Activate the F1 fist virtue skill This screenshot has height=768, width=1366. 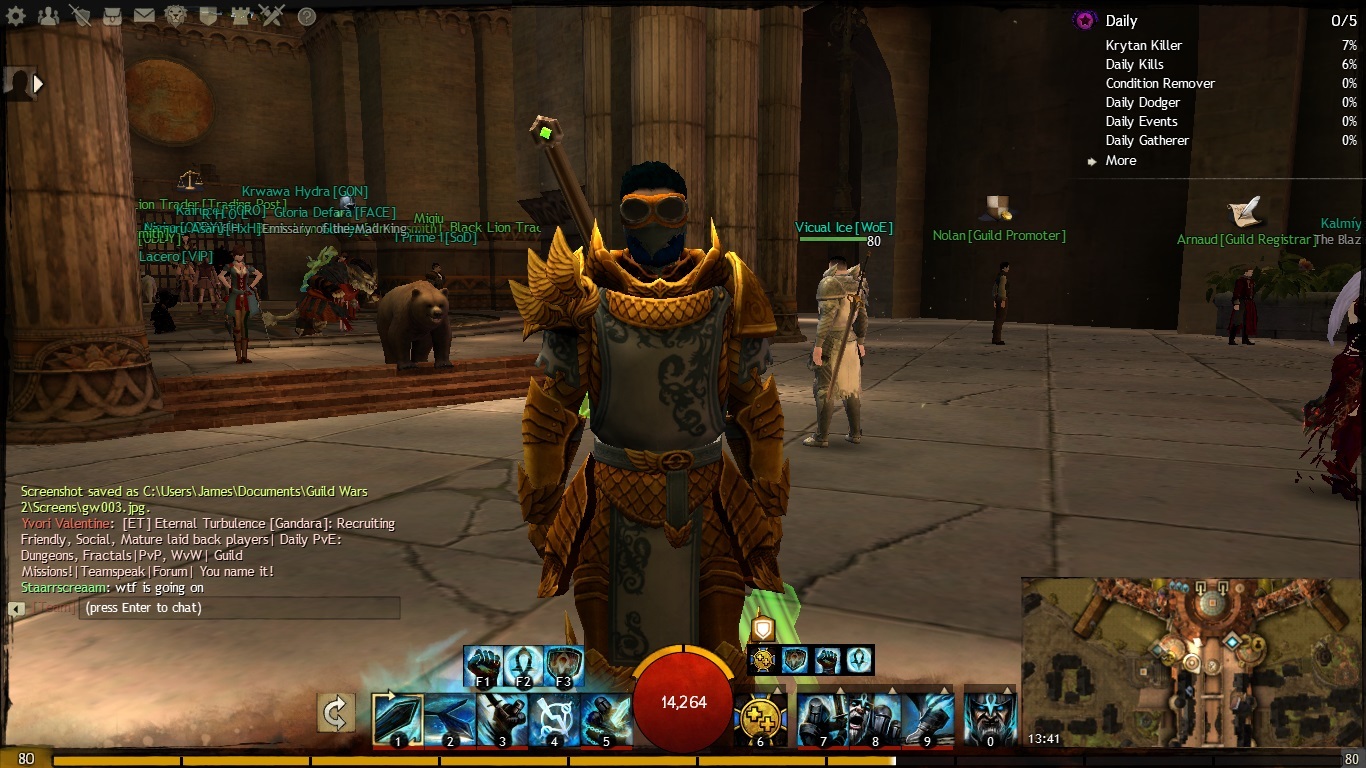[x=483, y=664]
